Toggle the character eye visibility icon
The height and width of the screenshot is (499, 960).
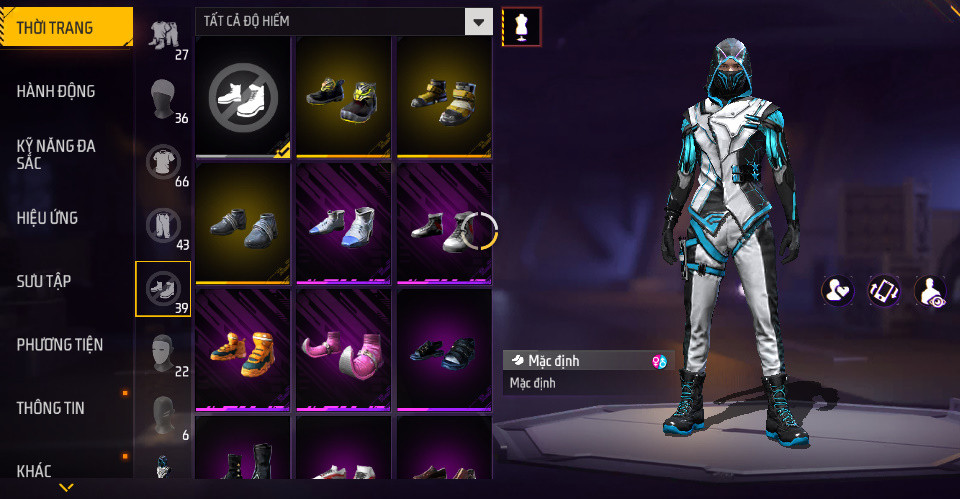pos(930,291)
